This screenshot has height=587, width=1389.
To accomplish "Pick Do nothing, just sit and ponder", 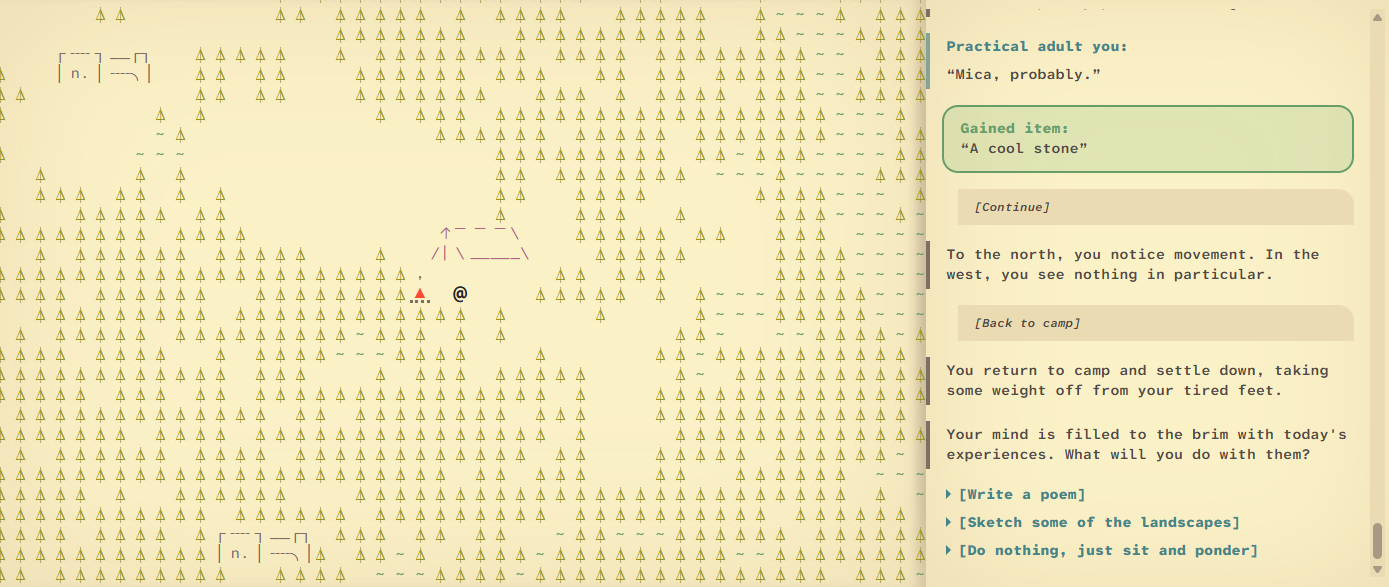I will tap(1107, 550).
